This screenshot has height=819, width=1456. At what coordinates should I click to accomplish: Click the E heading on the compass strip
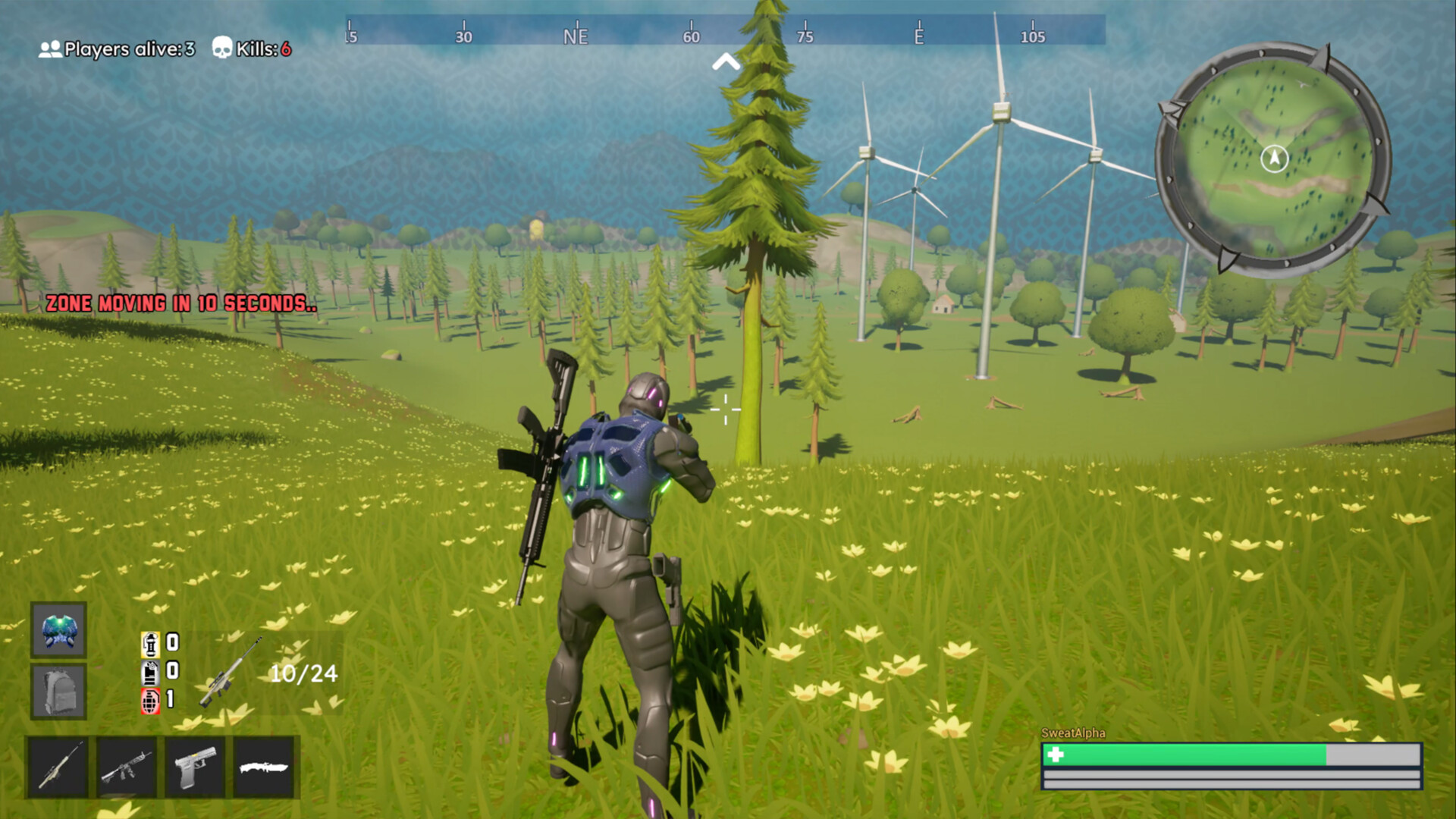point(921,35)
